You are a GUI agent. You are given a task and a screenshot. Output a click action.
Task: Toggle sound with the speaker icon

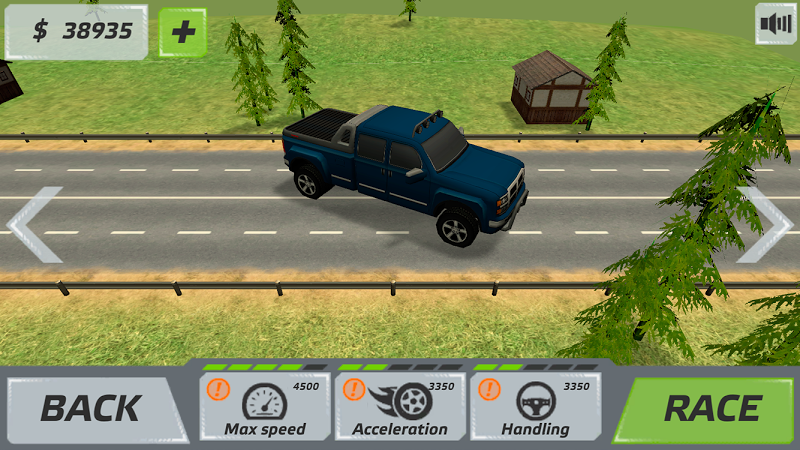[x=774, y=24]
